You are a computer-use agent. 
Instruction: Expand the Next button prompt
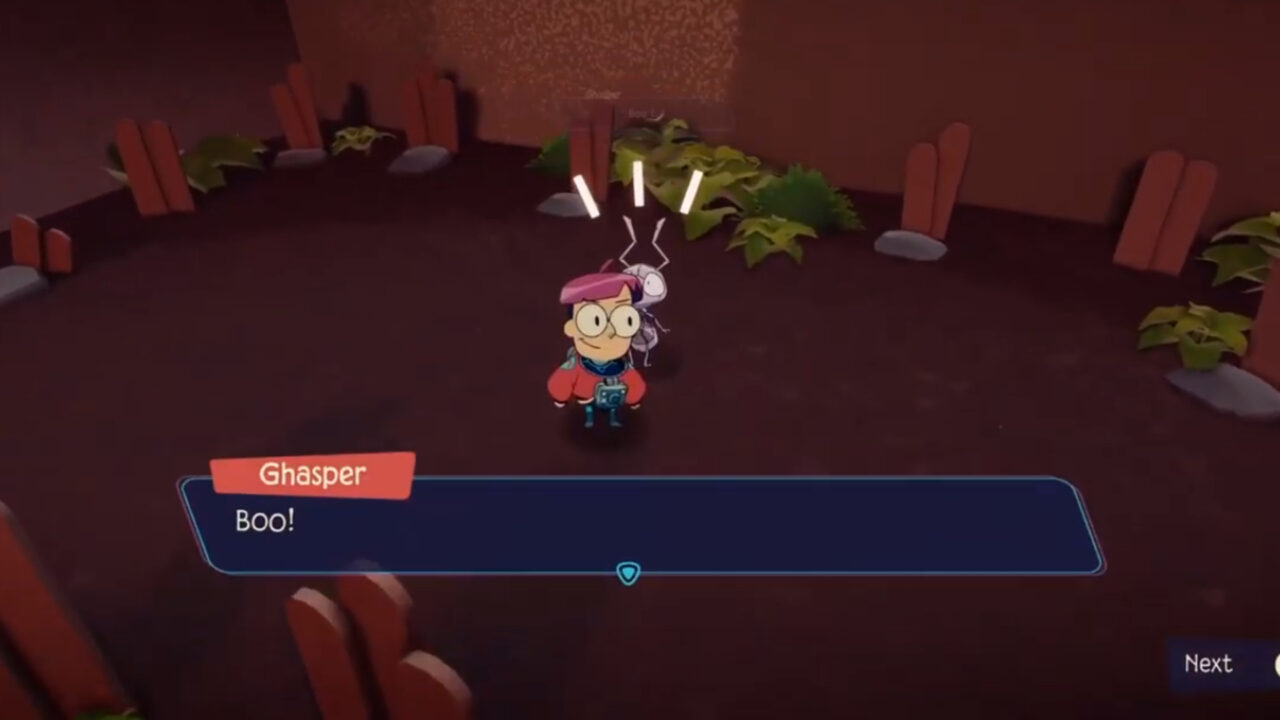coord(1207,664)
